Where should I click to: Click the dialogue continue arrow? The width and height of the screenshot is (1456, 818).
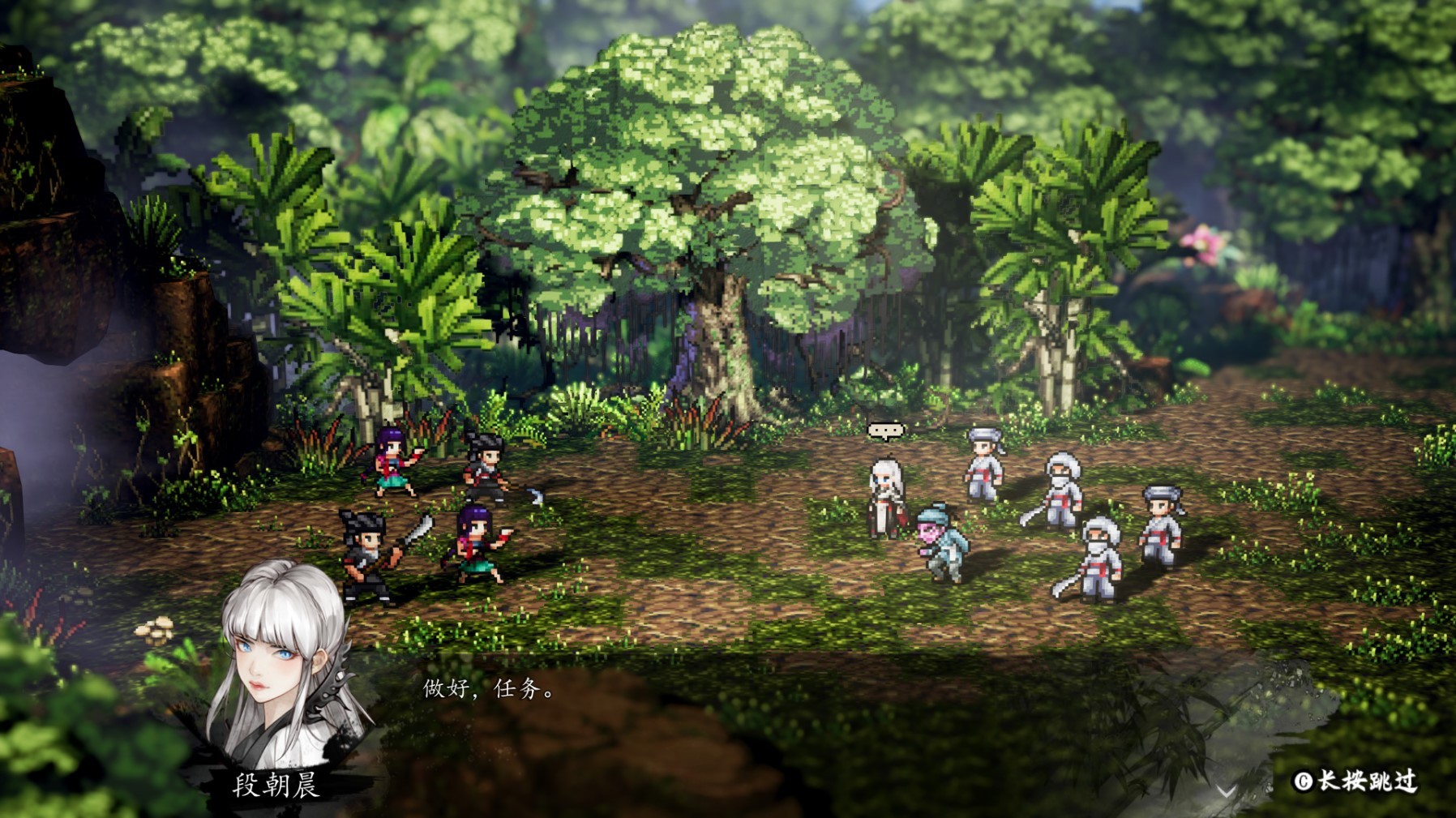tap(1225, 790)
